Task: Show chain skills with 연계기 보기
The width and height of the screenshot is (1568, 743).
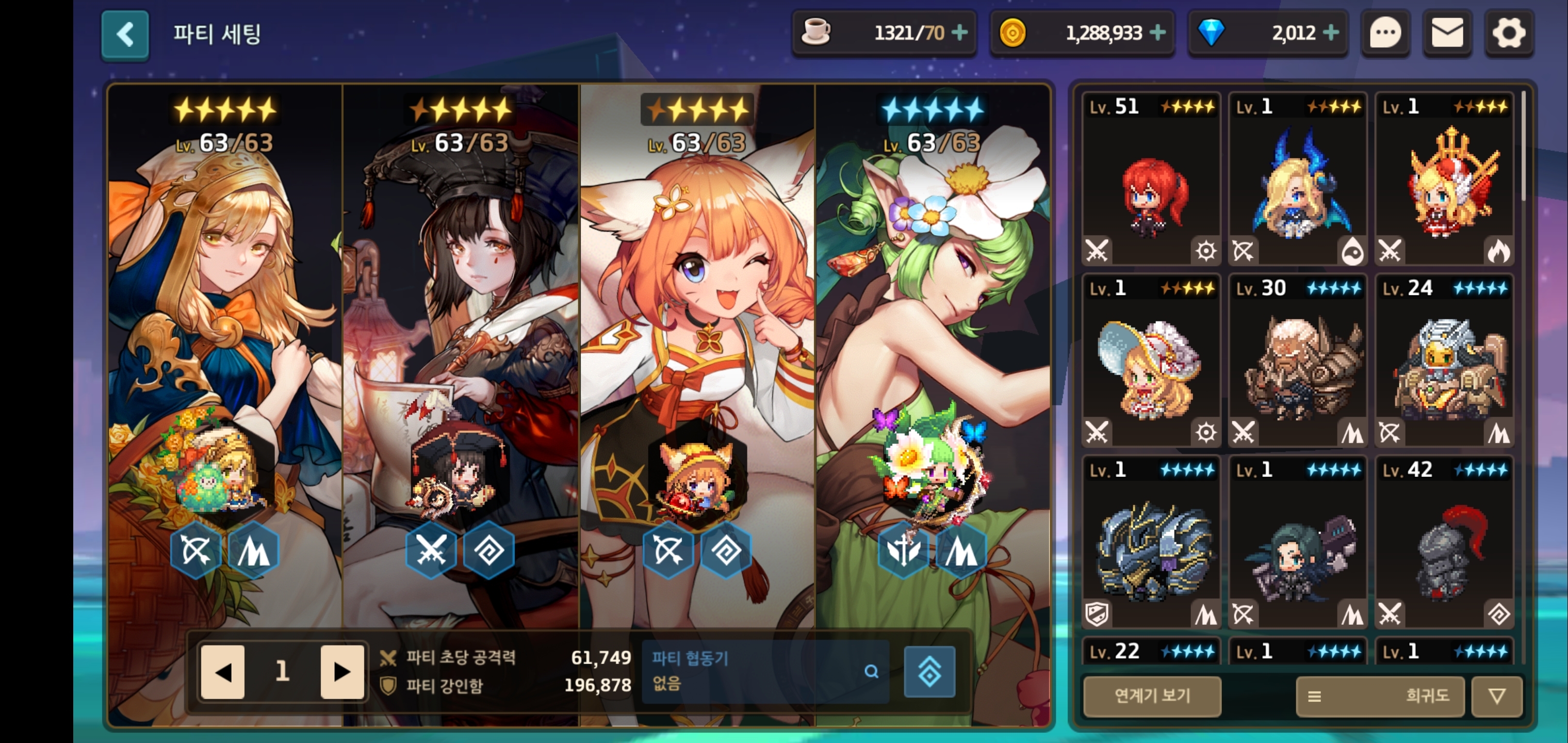Action: [1152, 696]
